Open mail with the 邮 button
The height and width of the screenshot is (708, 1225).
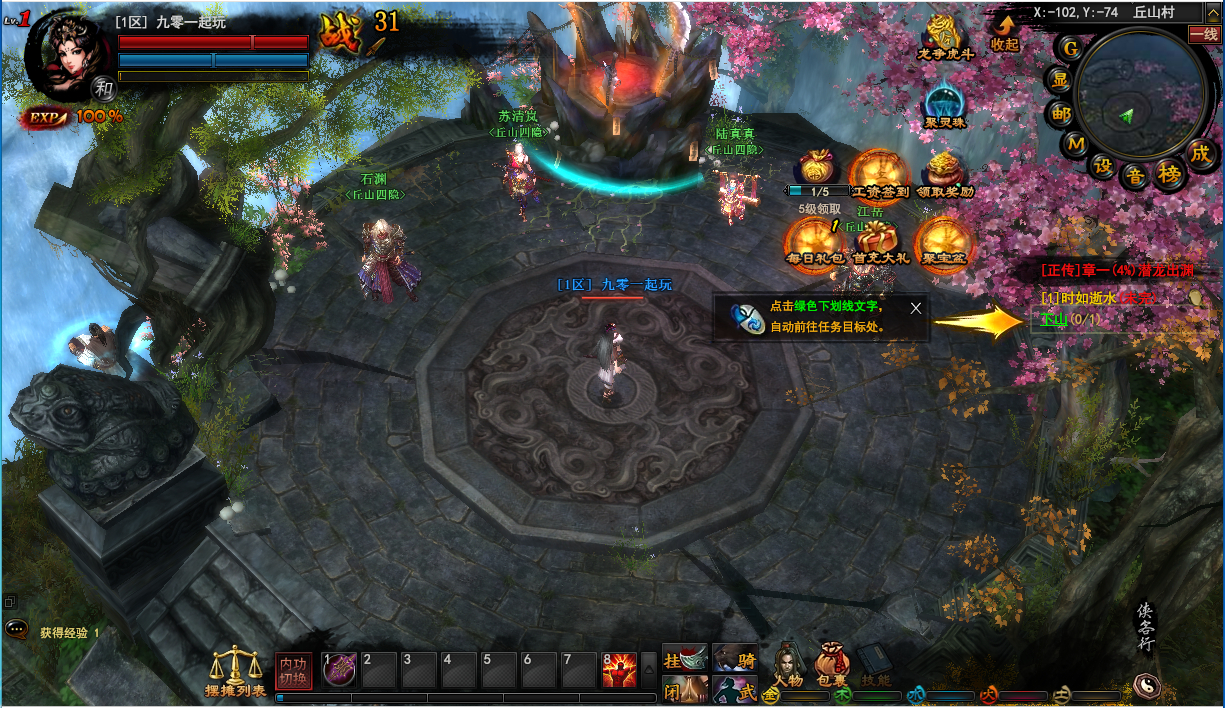click(1060, 114)
